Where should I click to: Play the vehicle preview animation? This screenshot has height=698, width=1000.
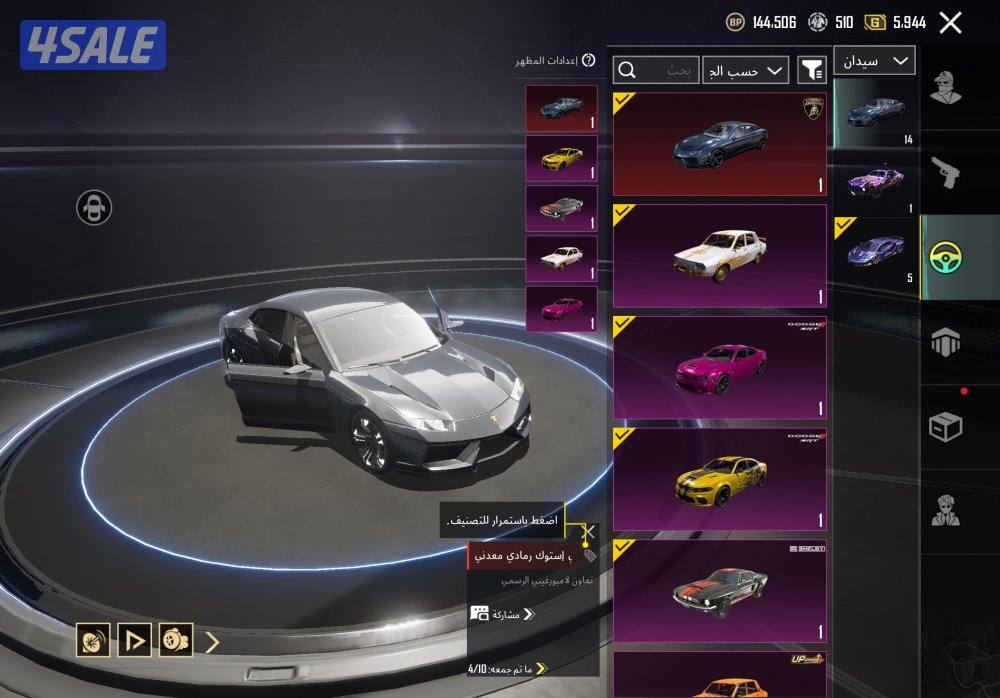[134, 640]
